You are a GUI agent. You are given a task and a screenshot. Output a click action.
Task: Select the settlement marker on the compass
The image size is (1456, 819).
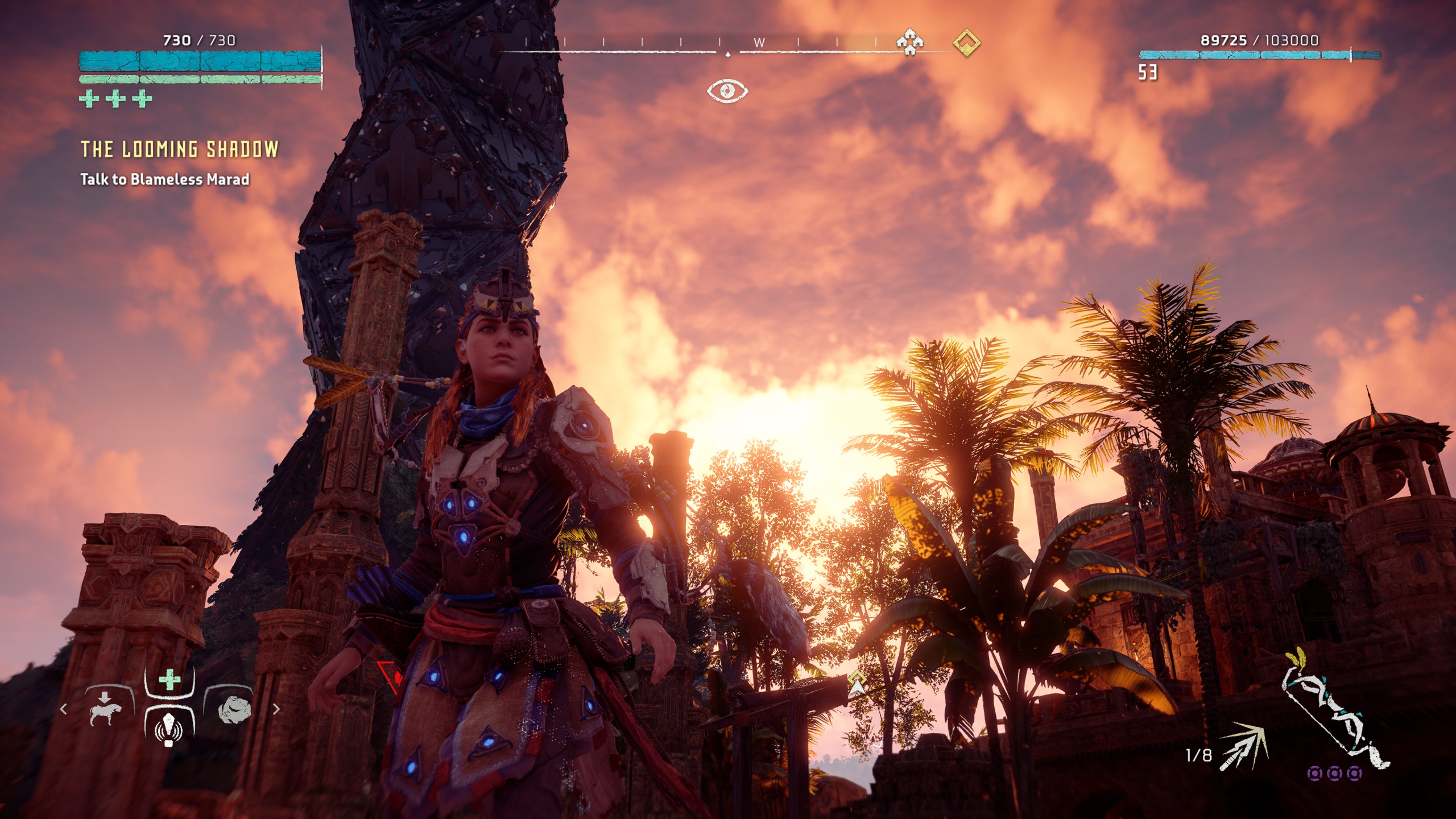(910, 42)
